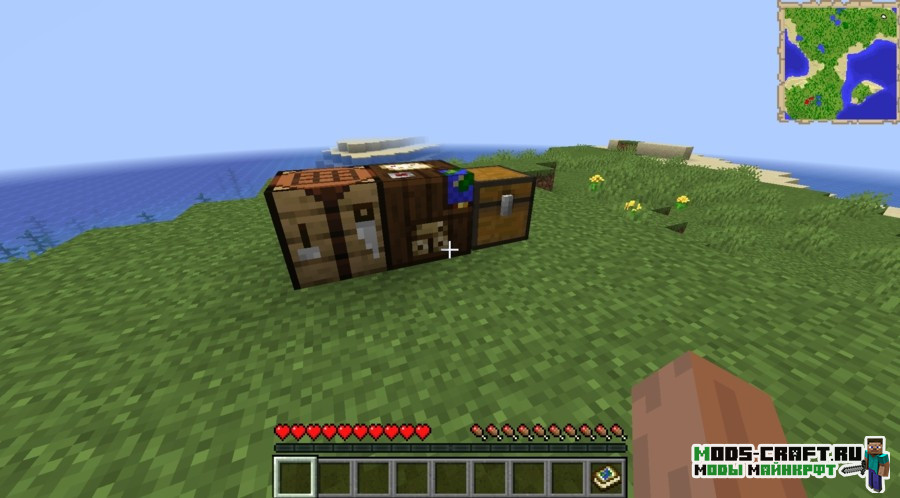This screenshot has height=498, width=900.
Task: Click the highlighted selected hotbar slot
Action: pos(295,476)
